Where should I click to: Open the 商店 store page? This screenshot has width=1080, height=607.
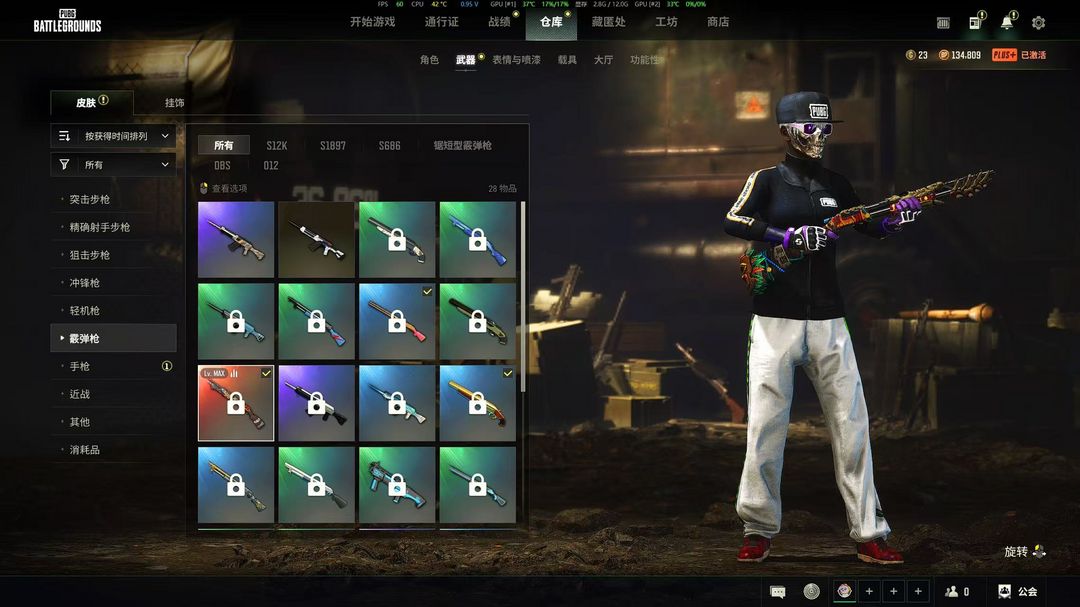point(718,22)
